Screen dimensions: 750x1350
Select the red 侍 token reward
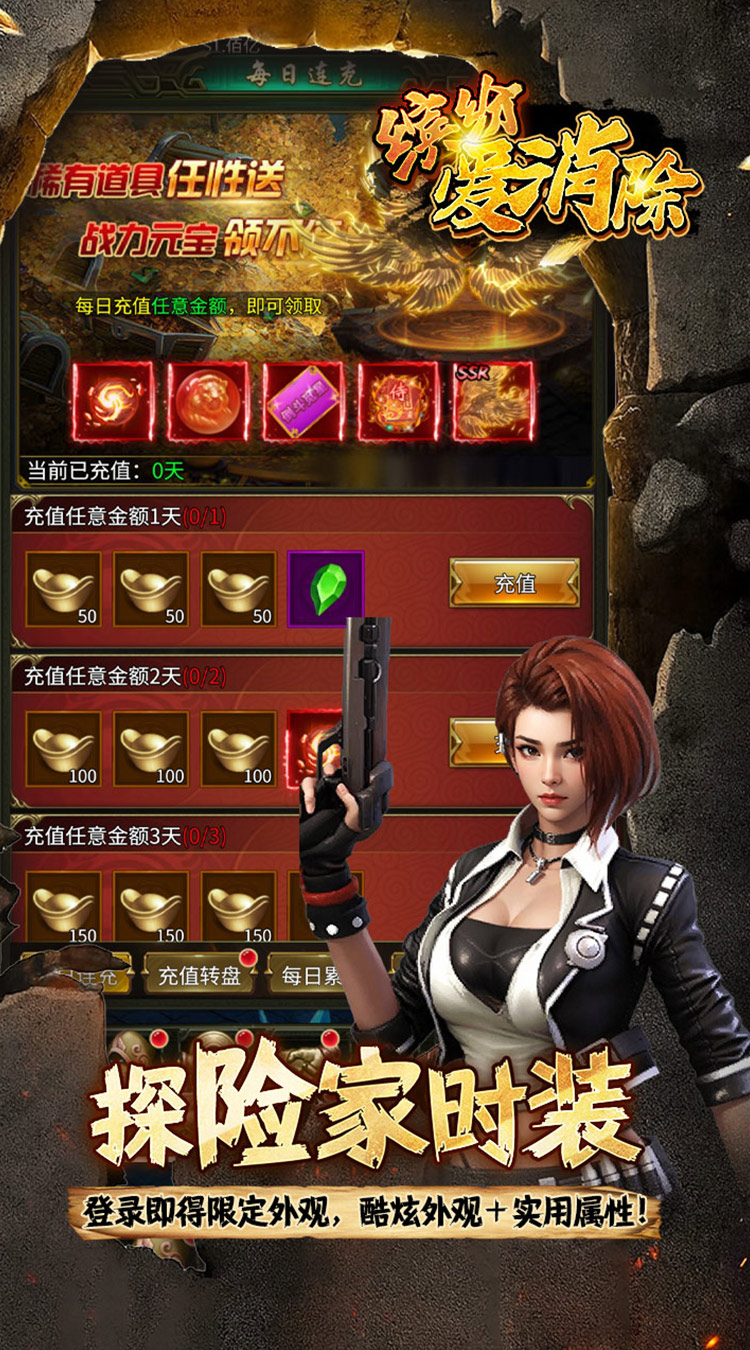click(x=398, y=401)
